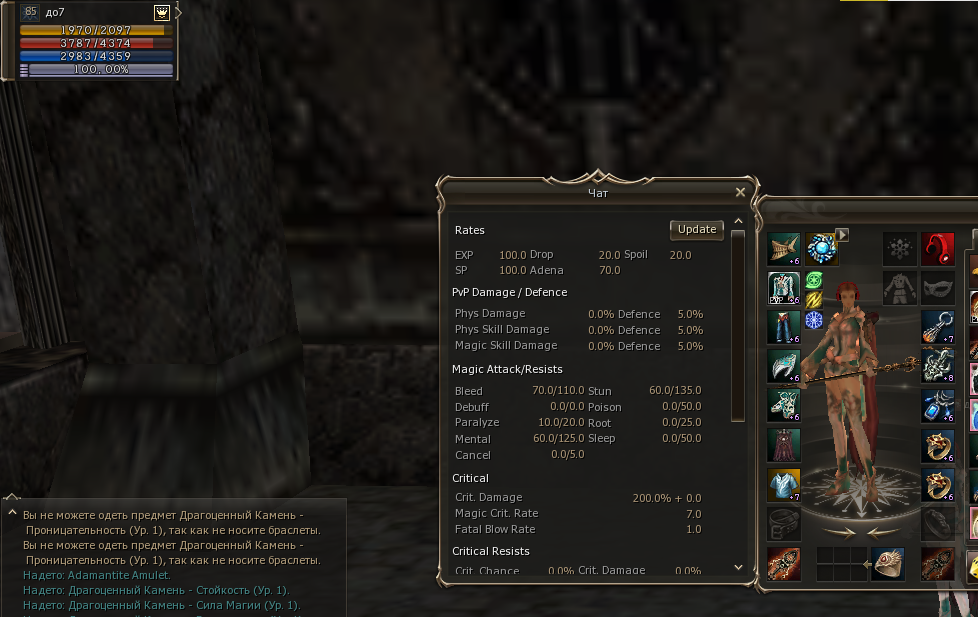The height and width of the screenshot is (617, 978).
Task: Select the blue snowflake jewel slot
Action: [814, 320]
